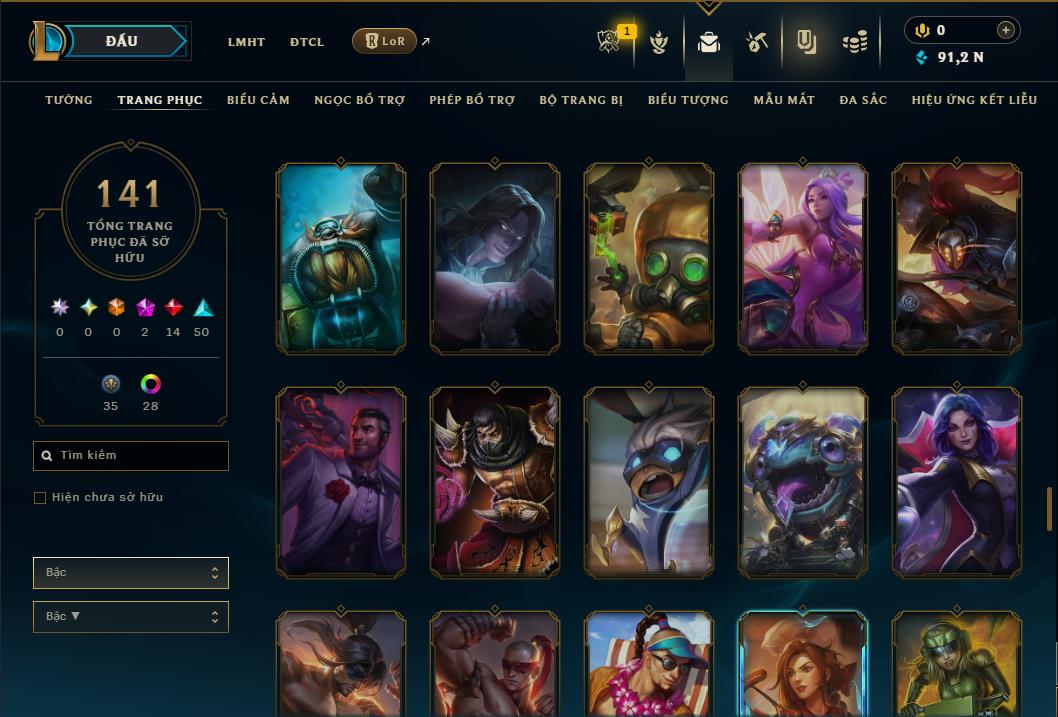Select the gas mask skin card
Image resolution: width=1058 pixels, height=717 pixels.
pyautogui.click(x=649, y=258)
